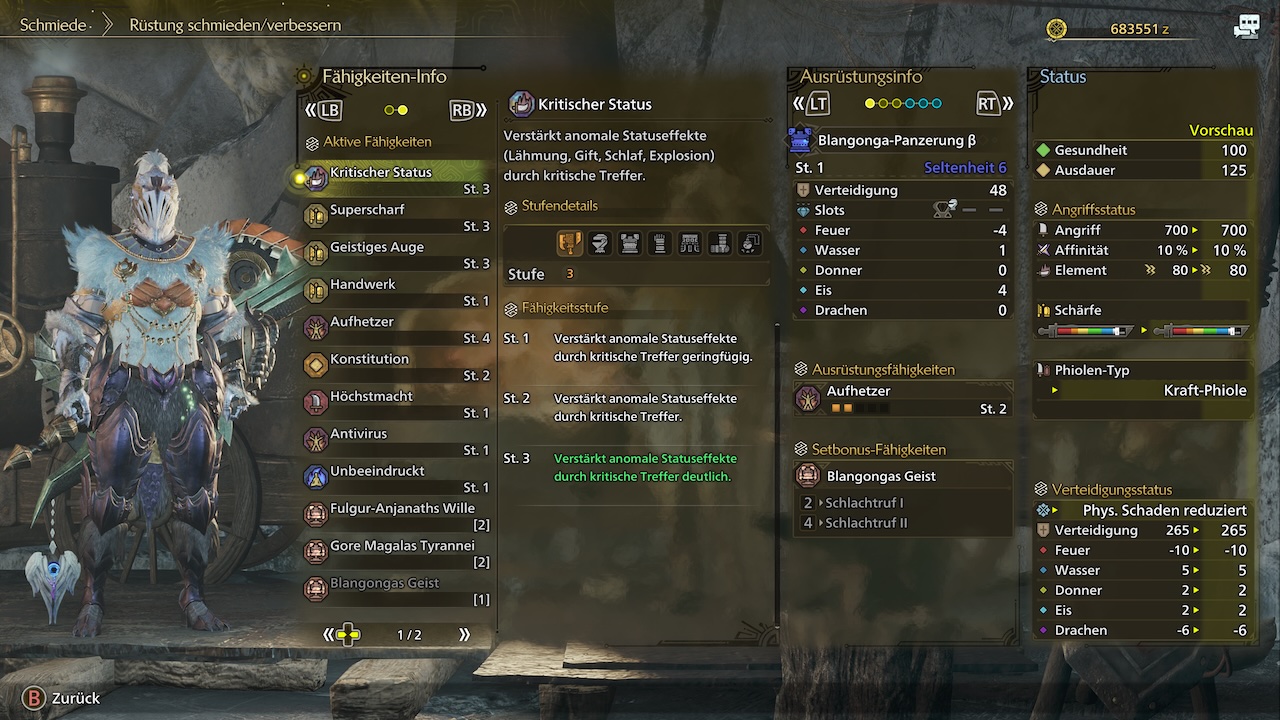Select the Kritischer Status skill row
The image size is (1280, 720).
point(397,178)
